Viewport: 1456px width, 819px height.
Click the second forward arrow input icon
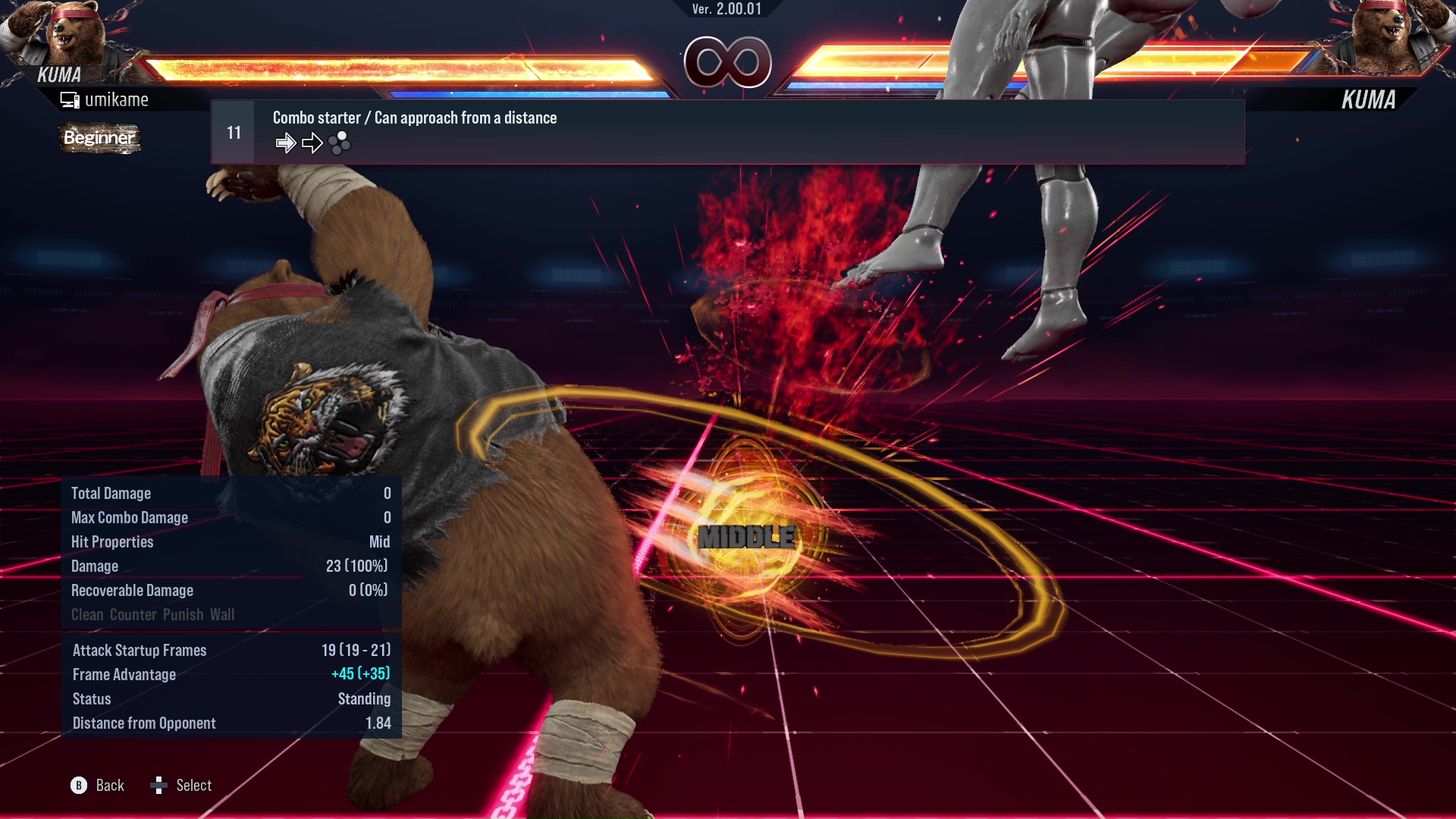pyautogui.click(x=312, y=142)
